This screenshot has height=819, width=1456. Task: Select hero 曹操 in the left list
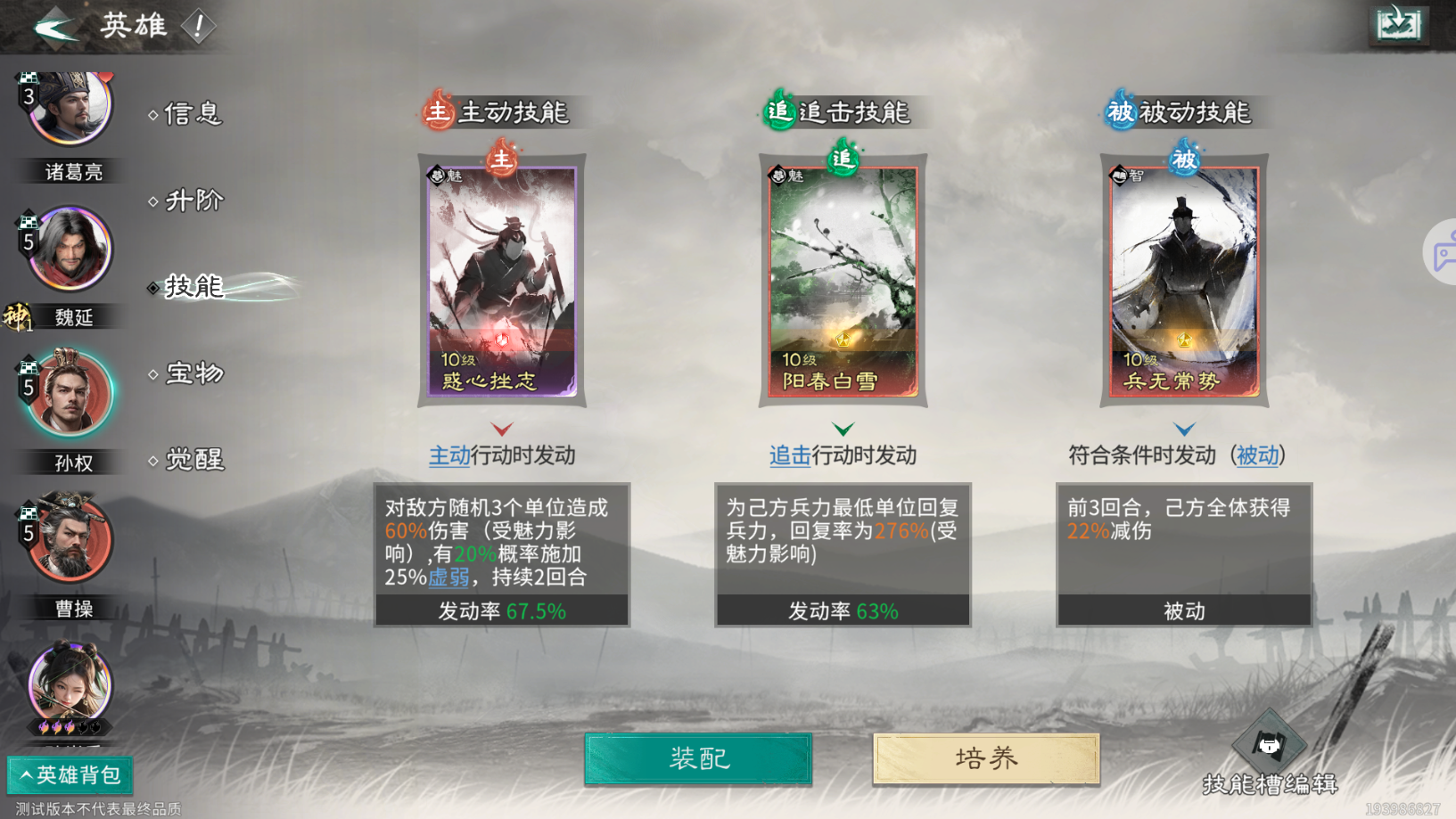(x=70, y=539)
